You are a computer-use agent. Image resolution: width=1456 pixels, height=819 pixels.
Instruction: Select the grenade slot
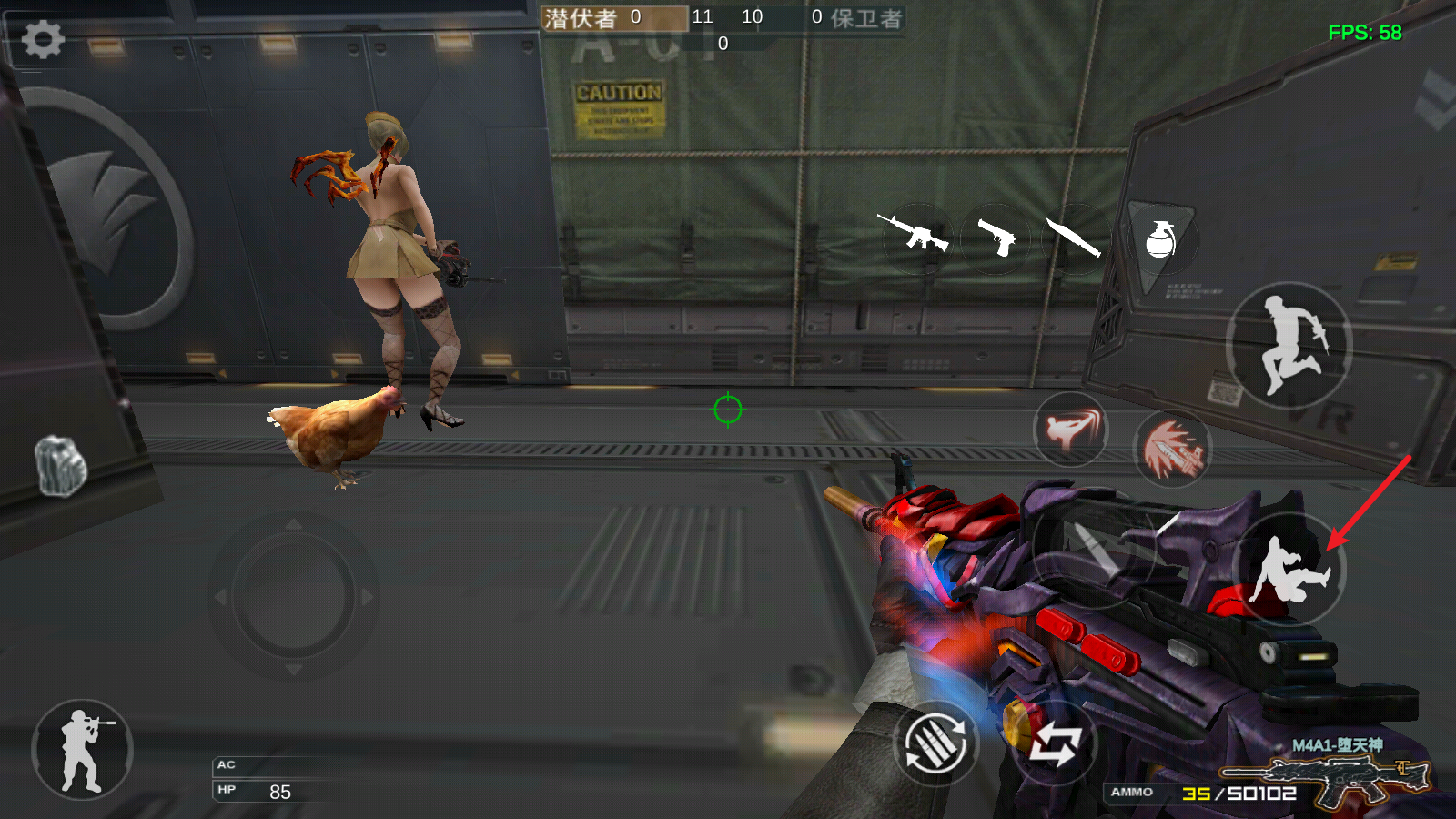pyautogui.click(x=1160, y=239)
